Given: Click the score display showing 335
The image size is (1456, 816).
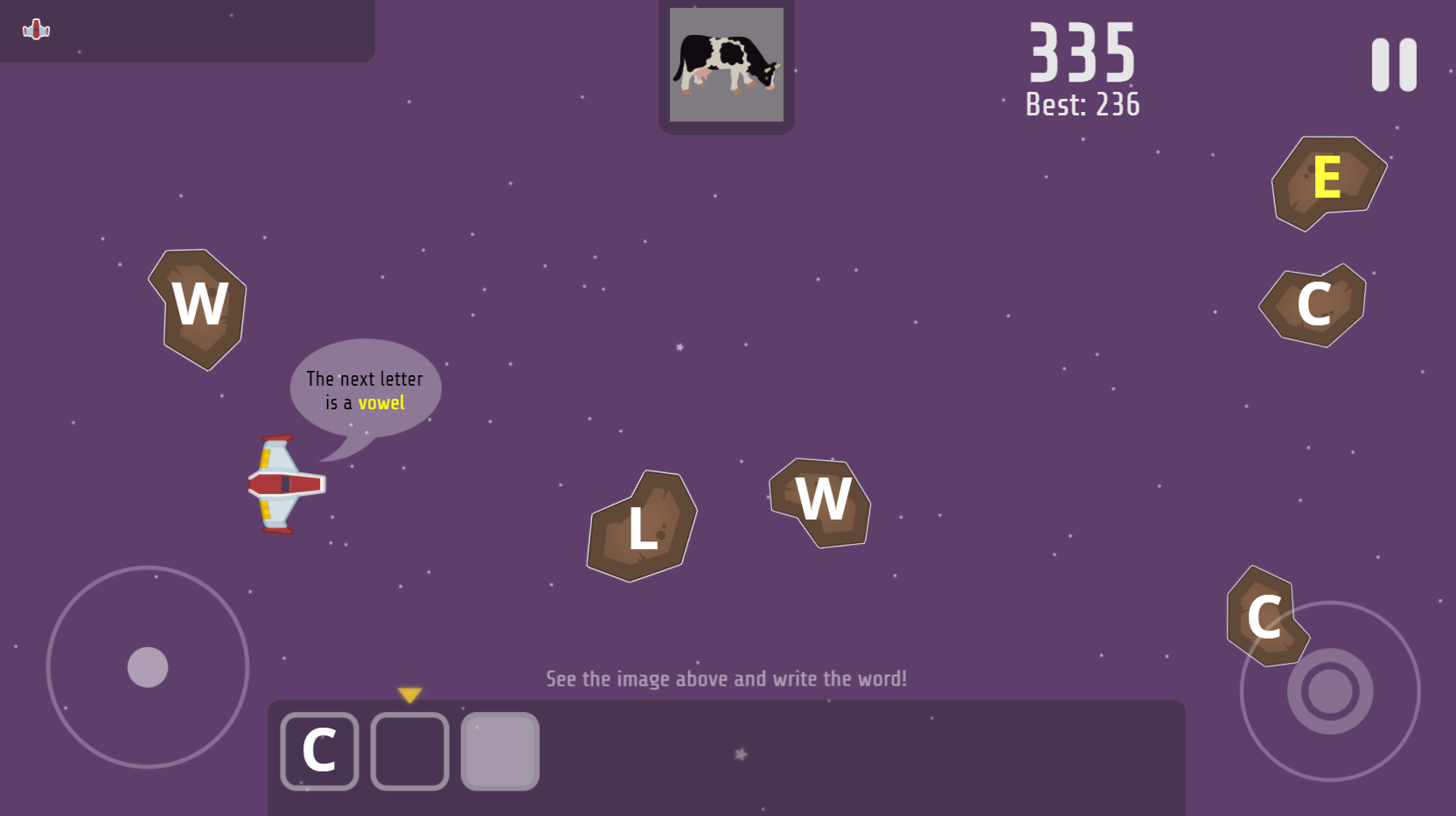Looking at the screenshot, I should click(x=1081, y=54).
